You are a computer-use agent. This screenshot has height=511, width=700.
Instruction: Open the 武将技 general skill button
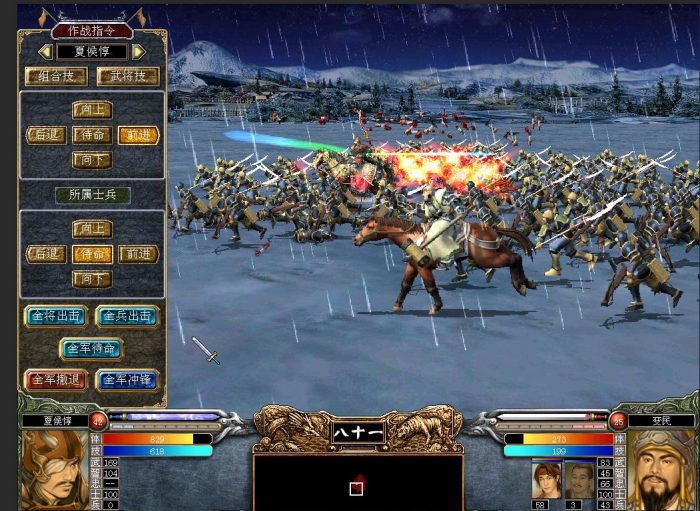click(x=128, y=76)
